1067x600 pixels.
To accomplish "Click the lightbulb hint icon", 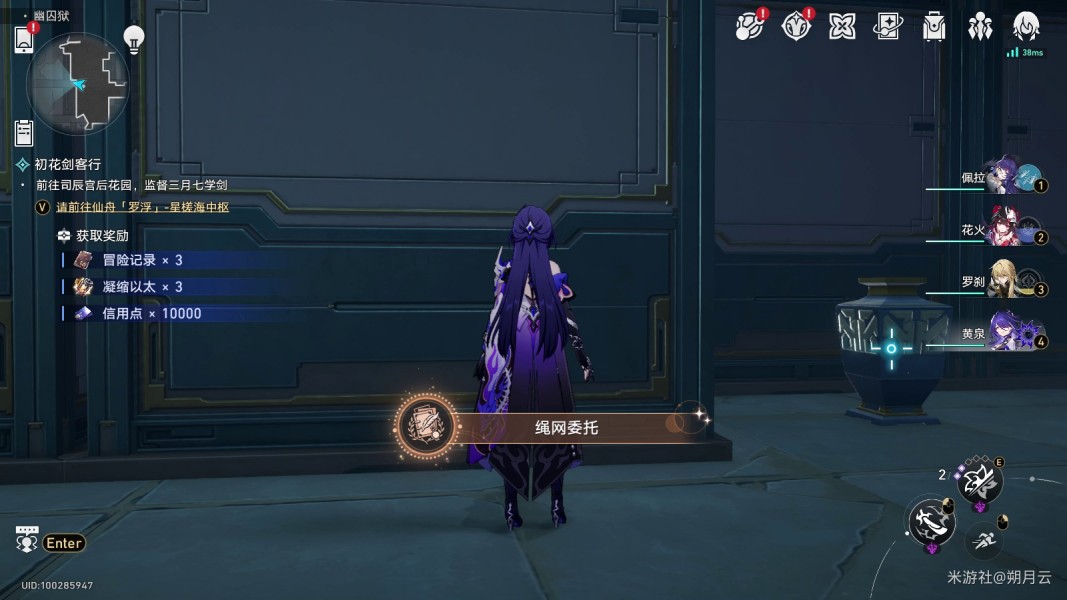I will [x=133, y=39].
